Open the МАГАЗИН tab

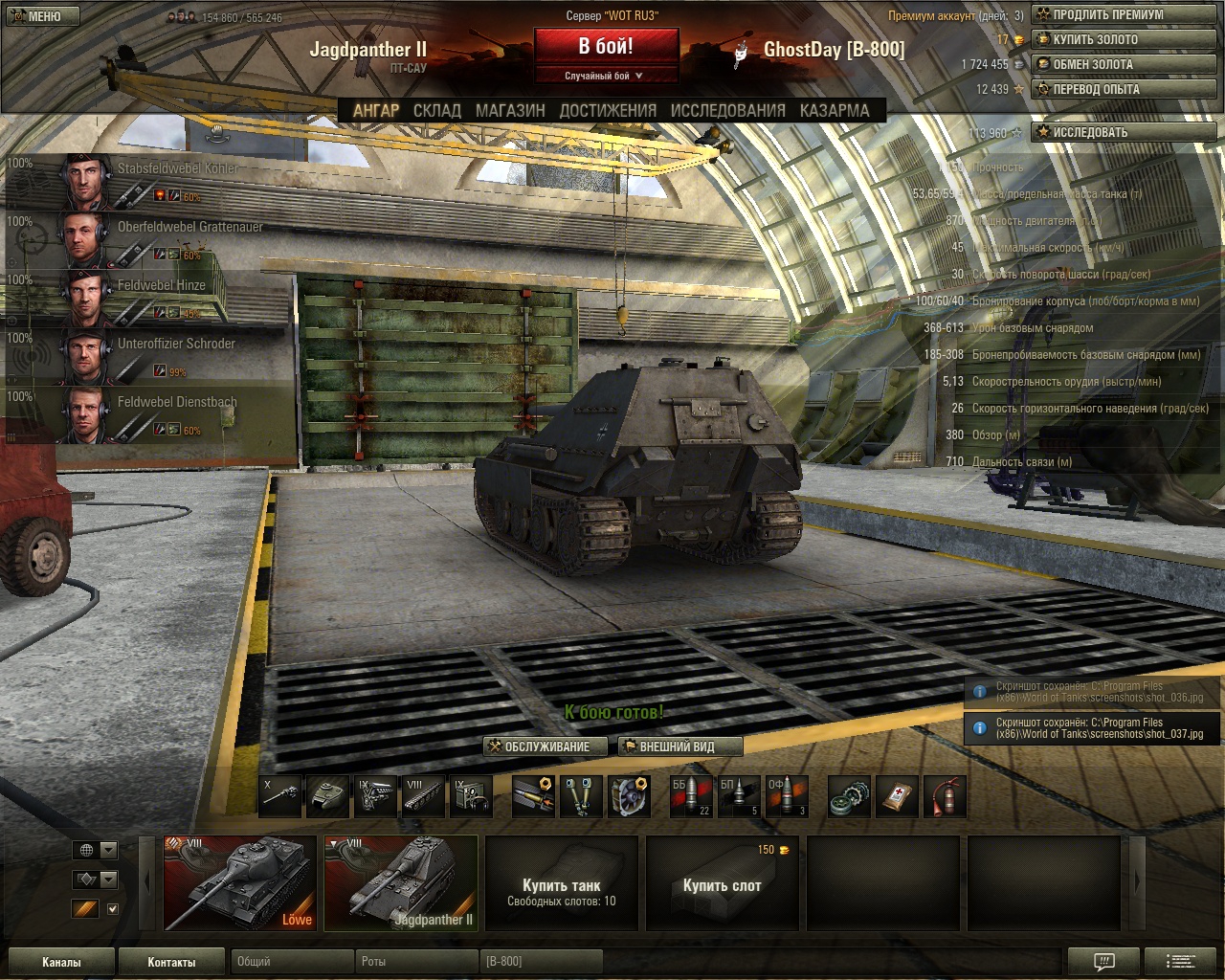click(x=510, y=111)
